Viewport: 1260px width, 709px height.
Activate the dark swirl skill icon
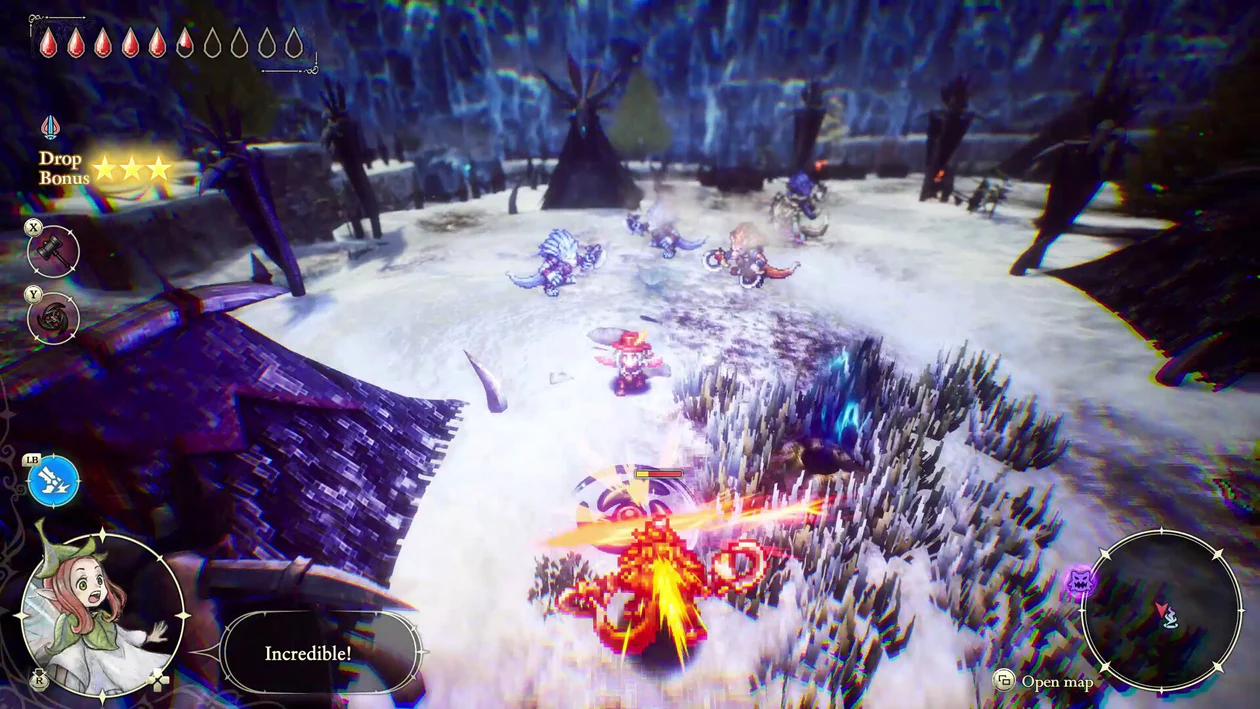[53, 318]
